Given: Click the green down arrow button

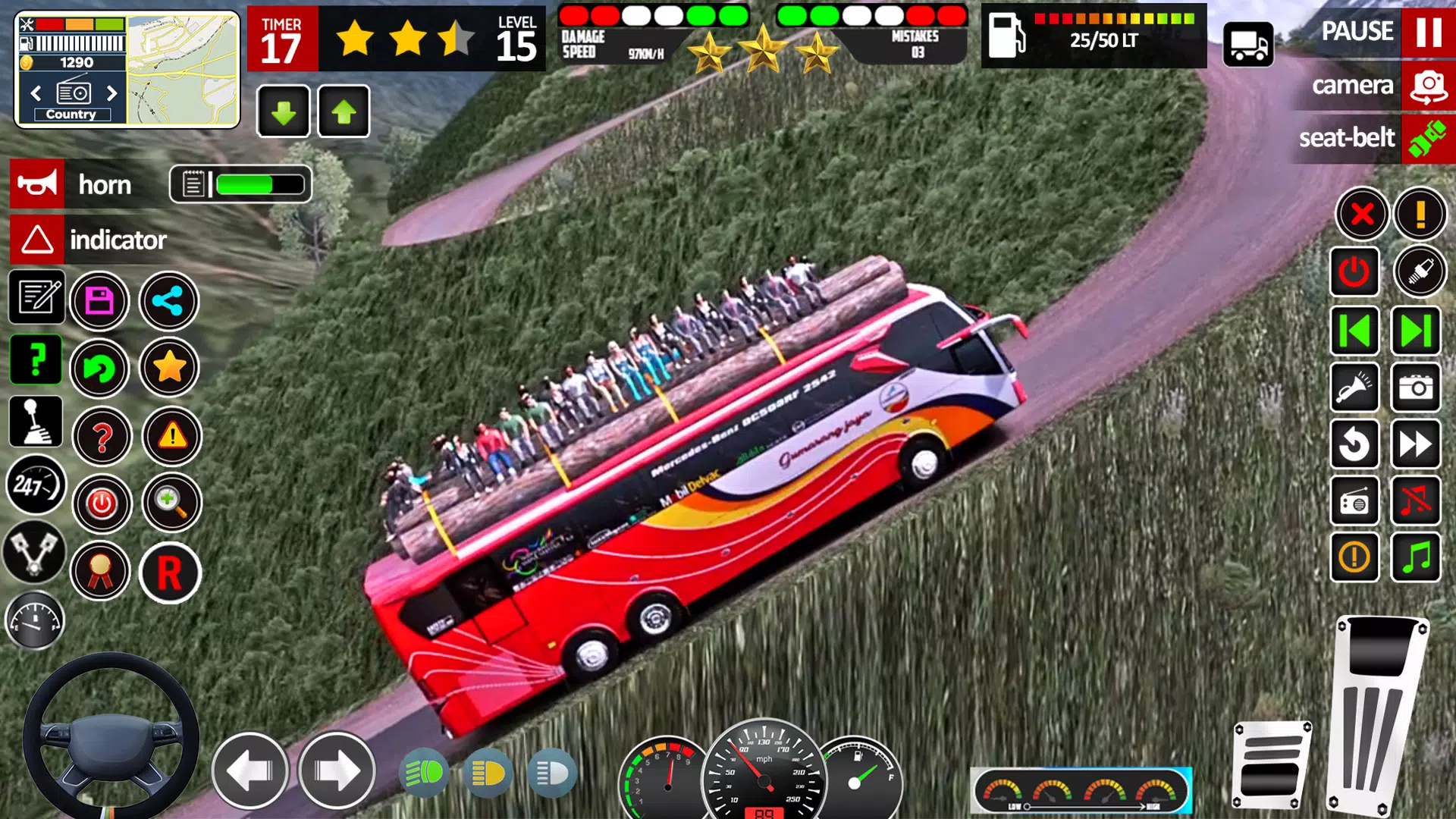Looking at the screenshot, I should click(284, 112).
